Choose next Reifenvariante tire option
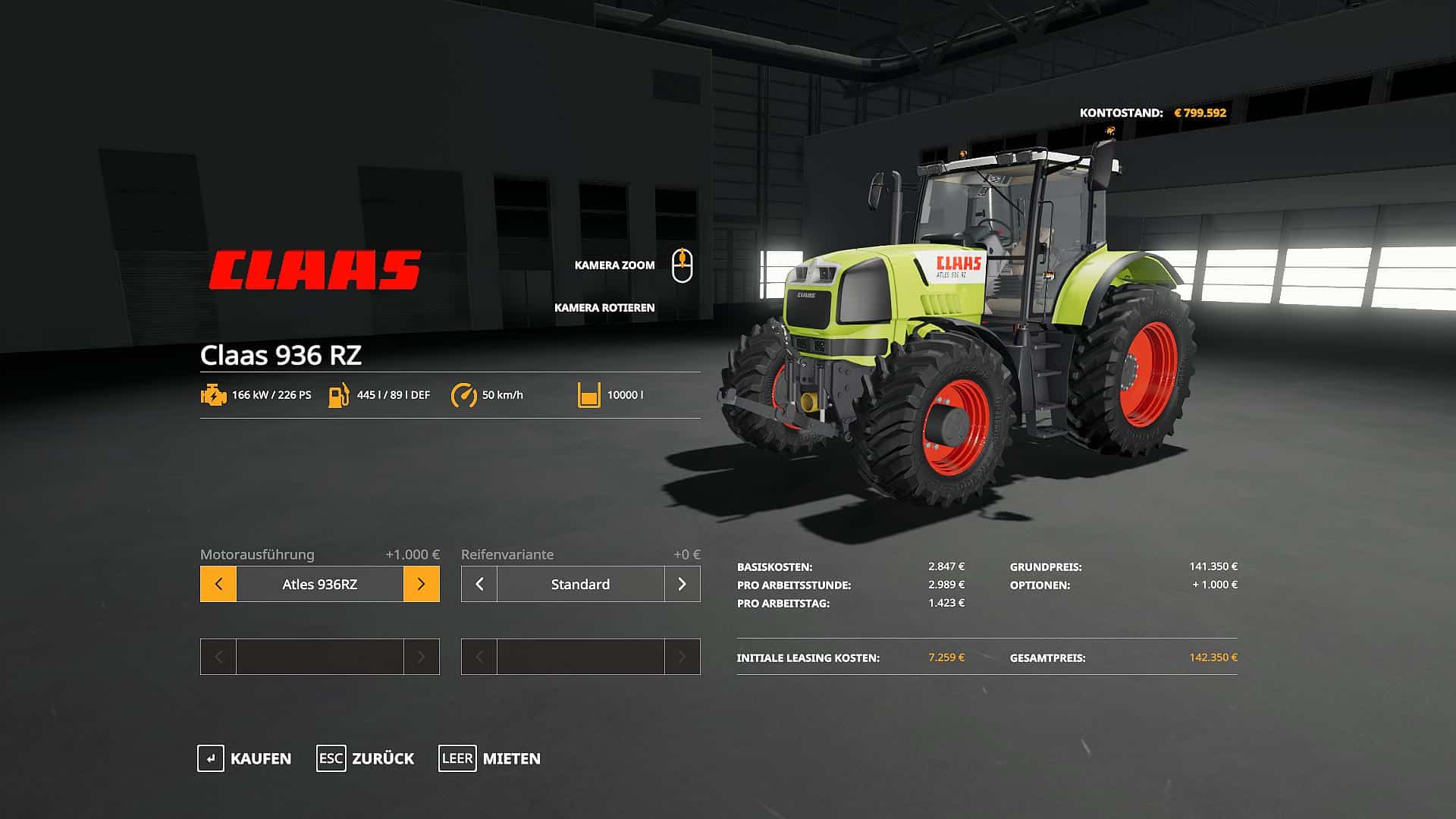 (682, 584)
